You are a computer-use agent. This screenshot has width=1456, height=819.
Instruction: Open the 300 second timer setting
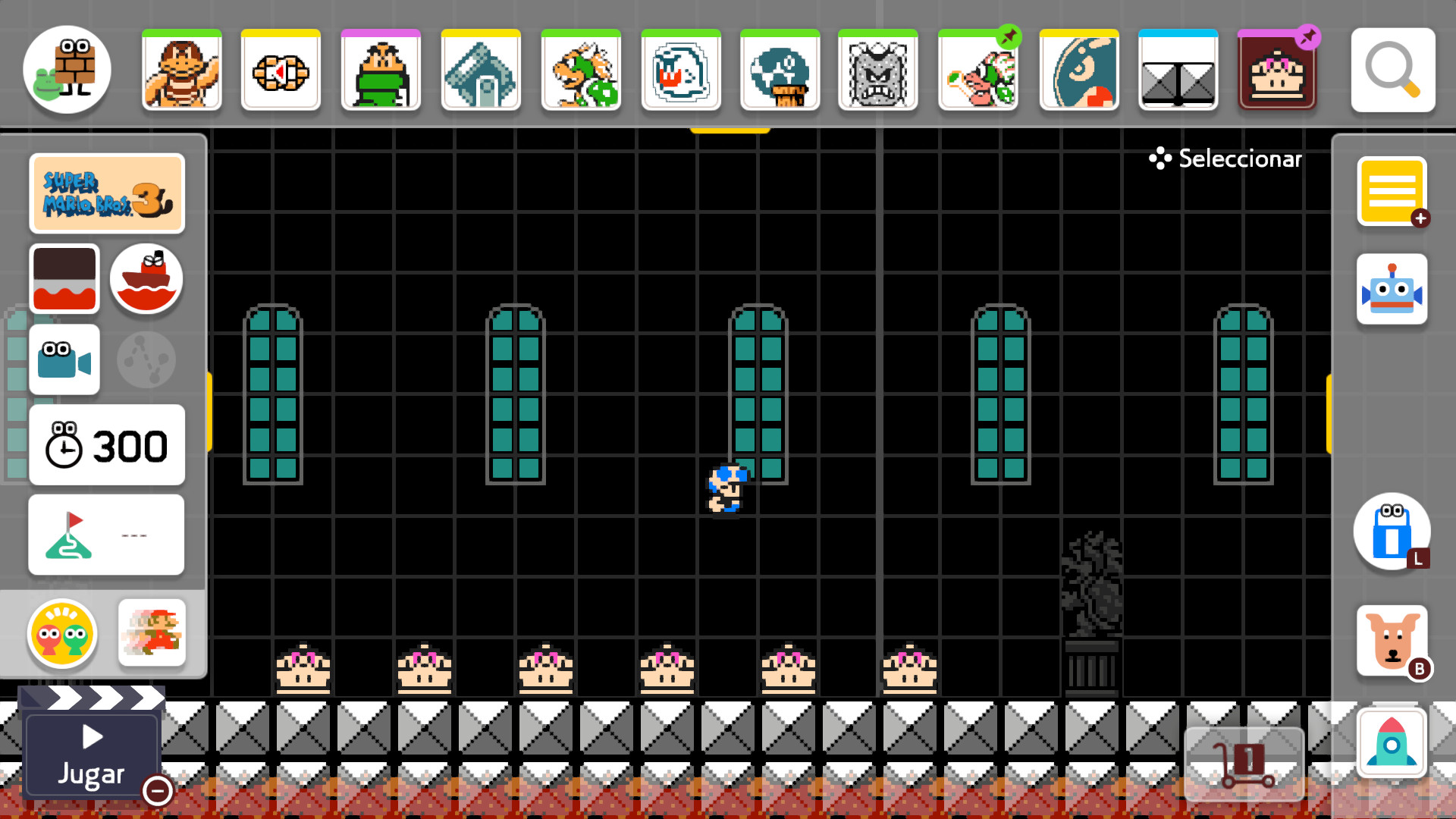click(106, 445)
